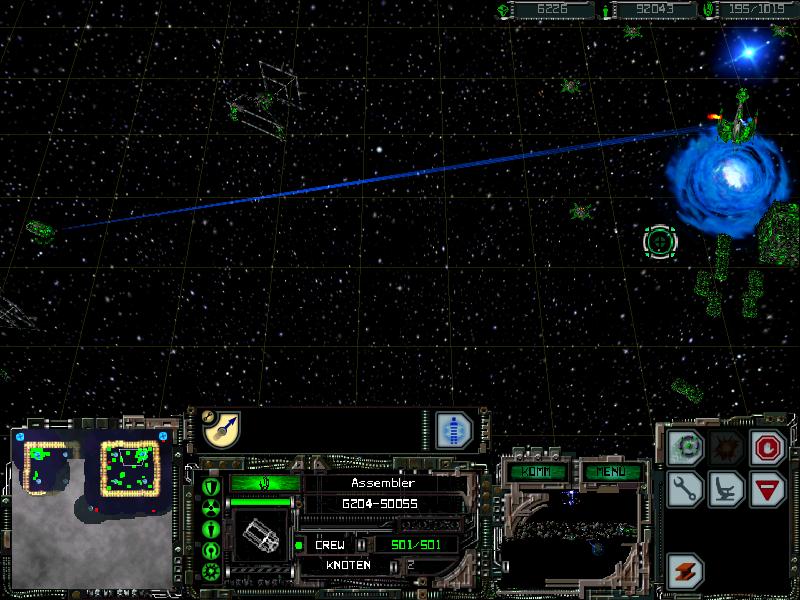Viewport: 800px width, 600px height.
Task: Click the green shield system icon
Action: (x=211, y=487)
